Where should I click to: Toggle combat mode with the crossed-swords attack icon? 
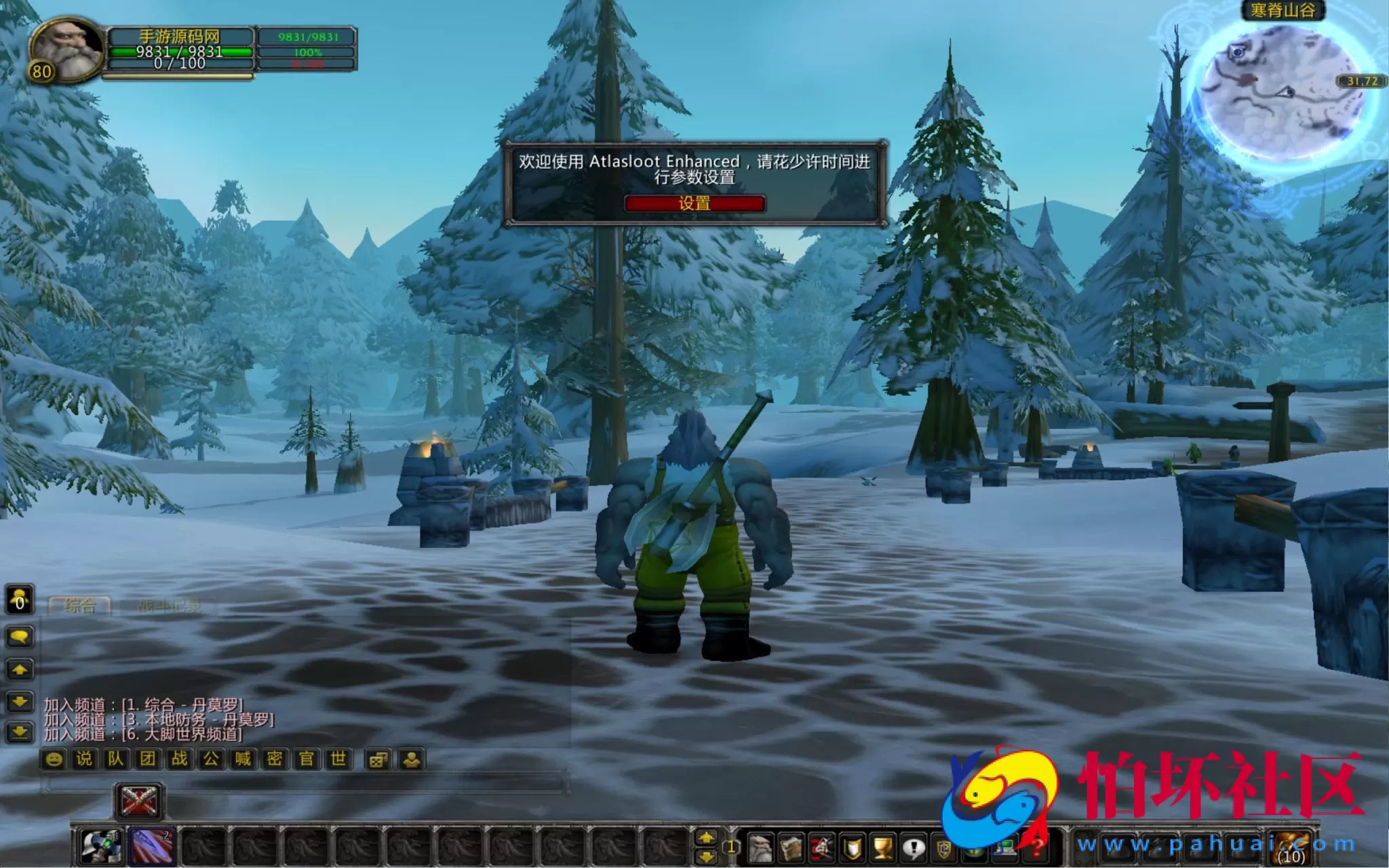click(138, 801)
